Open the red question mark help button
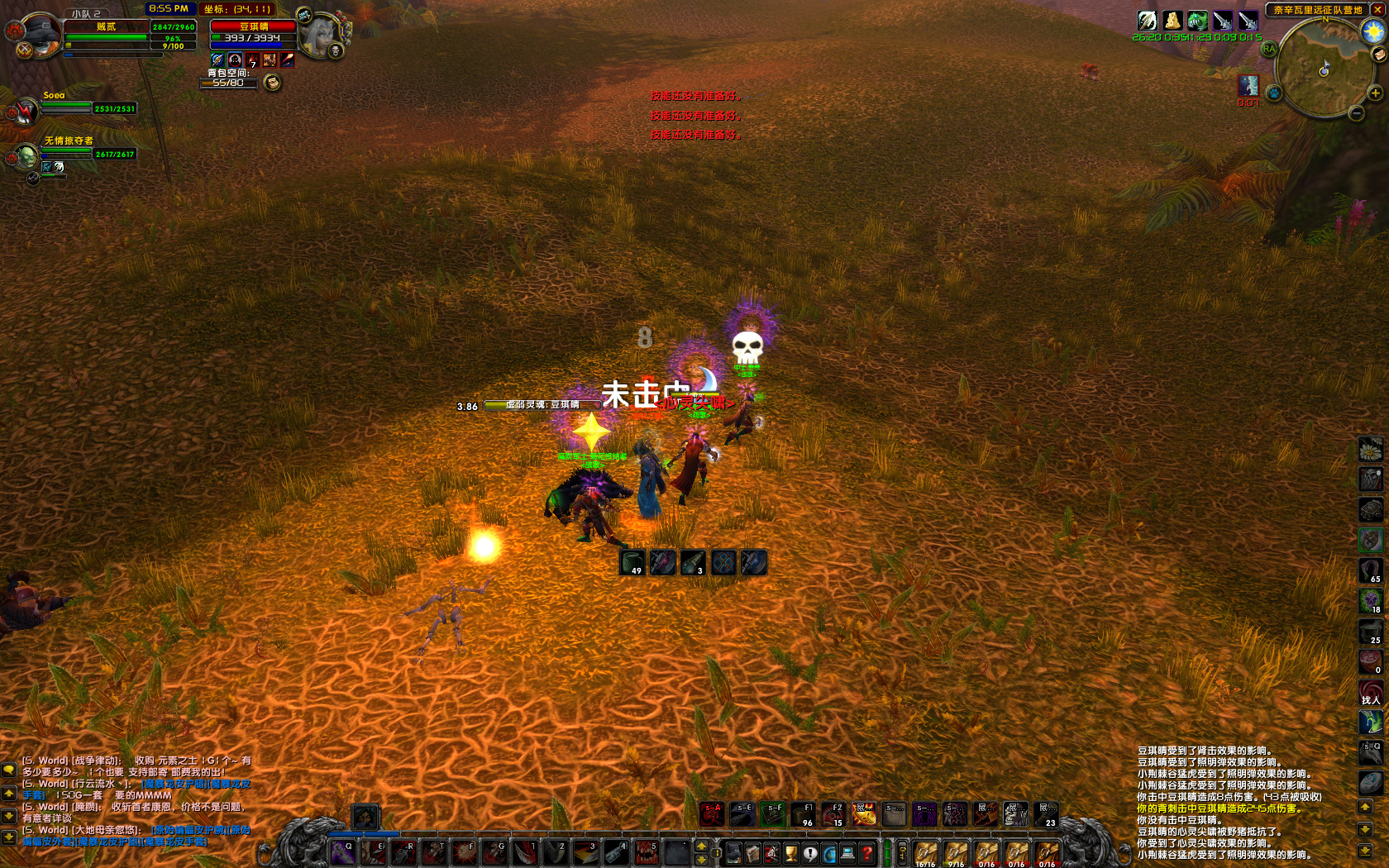This screenshot has height=868, width=1389. (866, 853)
